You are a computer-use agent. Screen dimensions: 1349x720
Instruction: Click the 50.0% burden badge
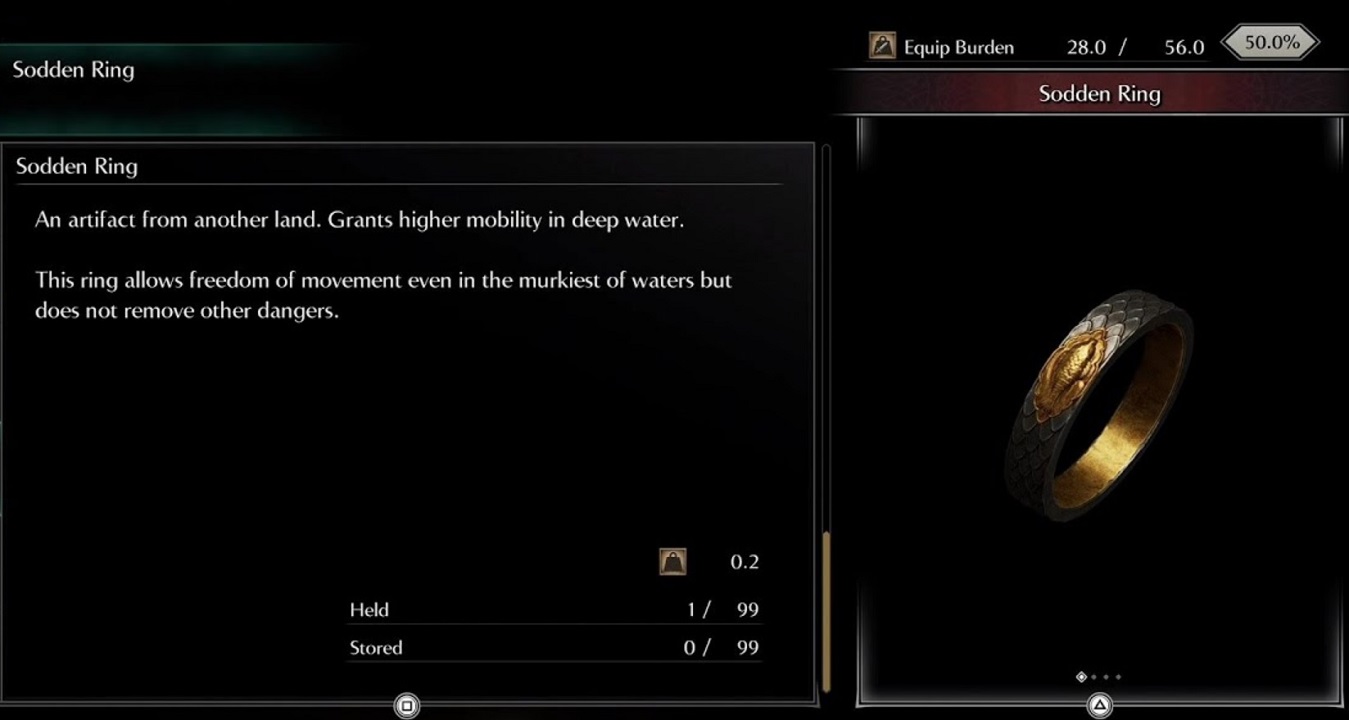pyautogui.click(x=1270, y=42)
